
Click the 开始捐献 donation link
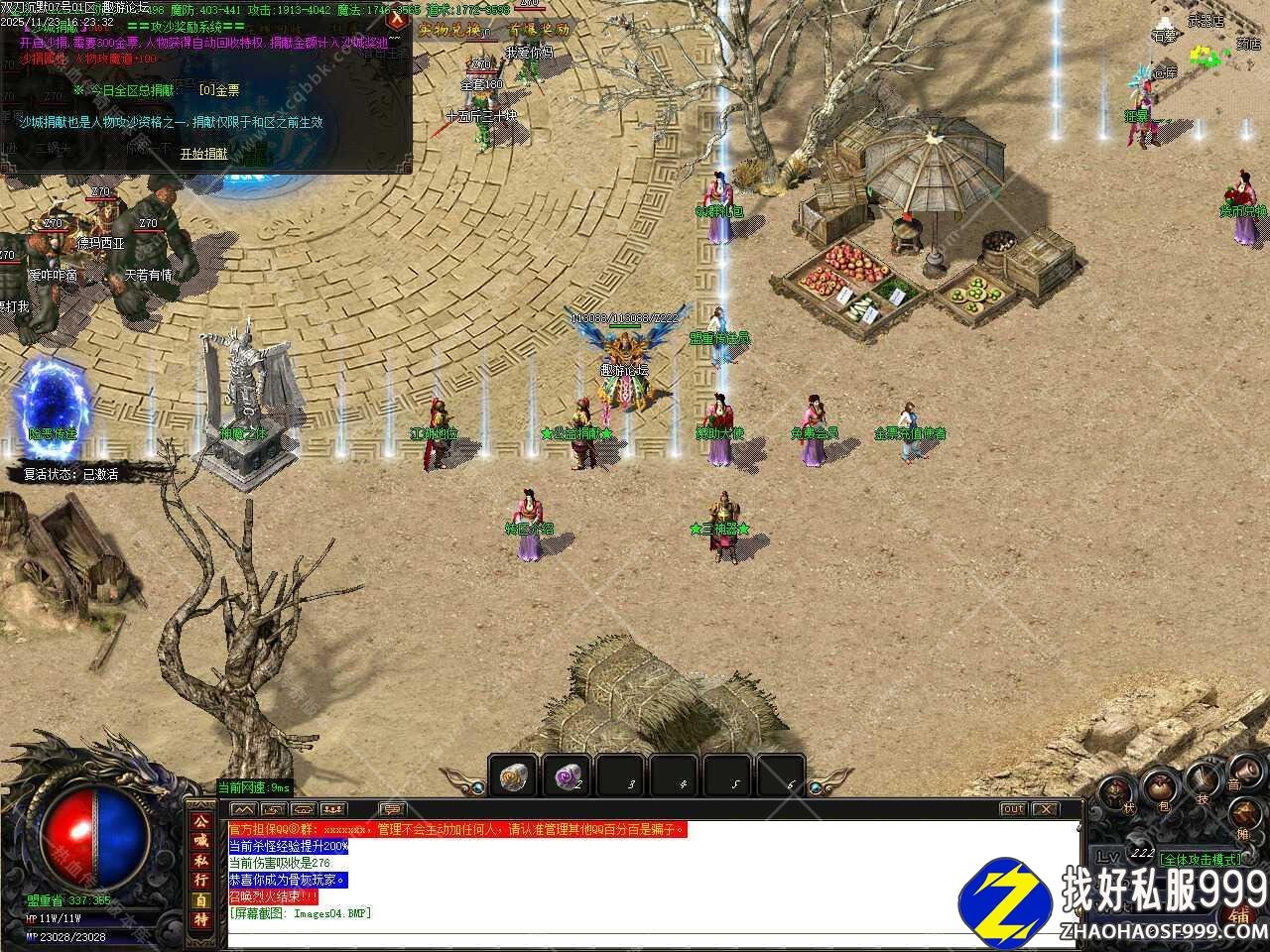coord(203,154)
